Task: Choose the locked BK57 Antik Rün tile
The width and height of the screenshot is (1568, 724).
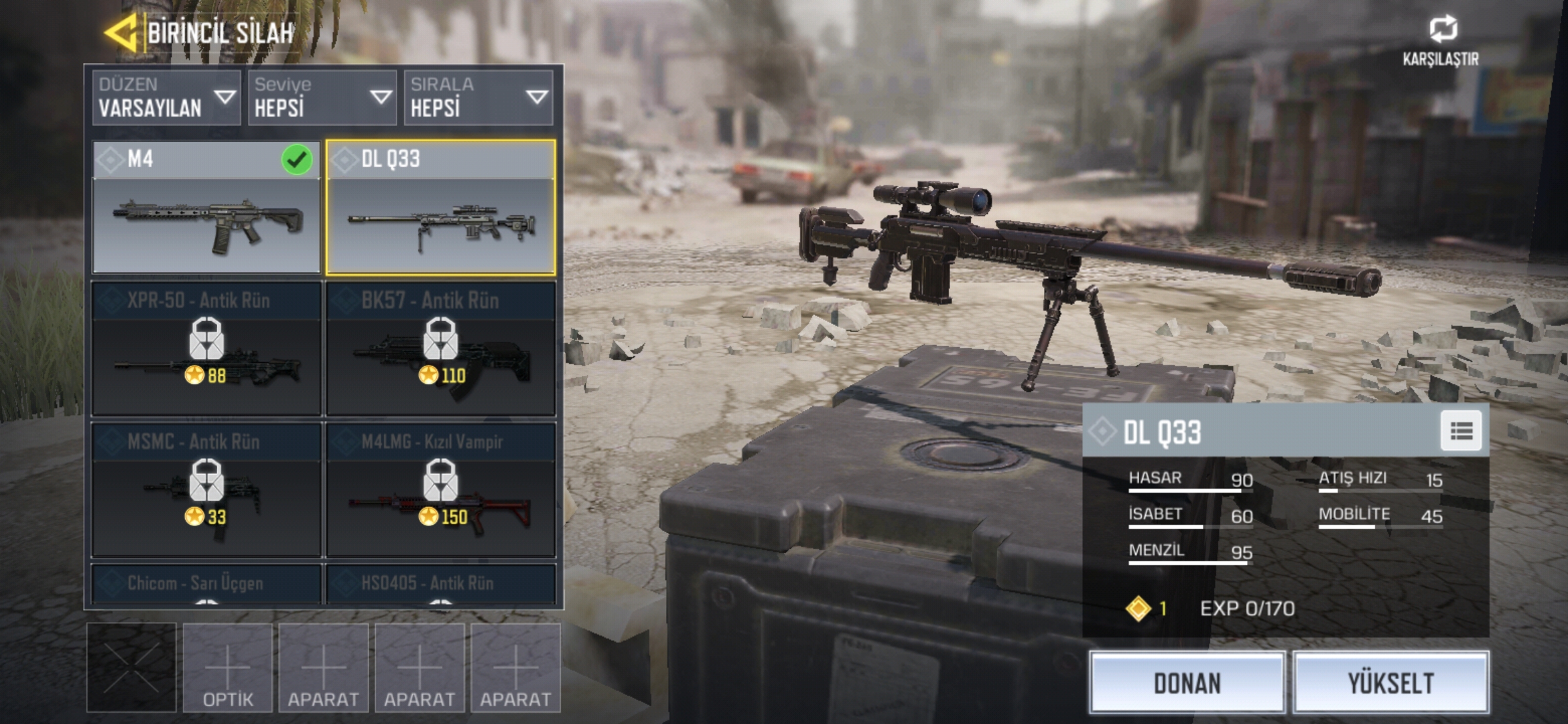Action: (440, 349)
